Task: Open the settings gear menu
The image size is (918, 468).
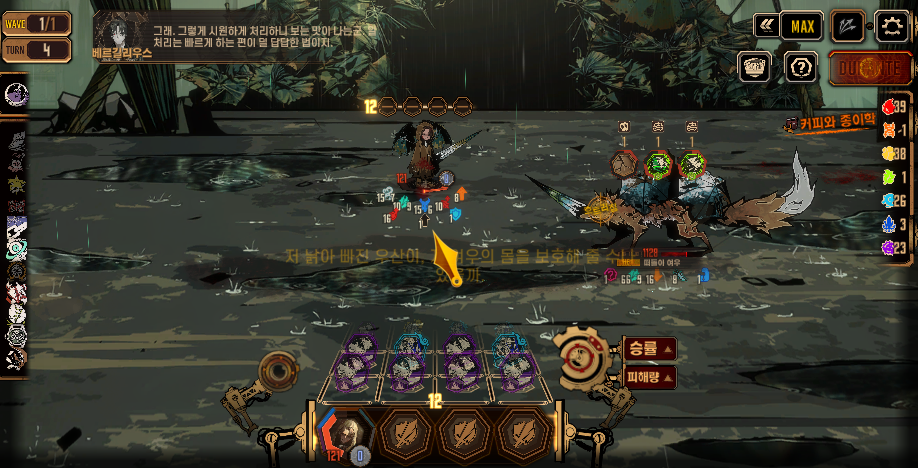Action: click(x=892, y=26)
